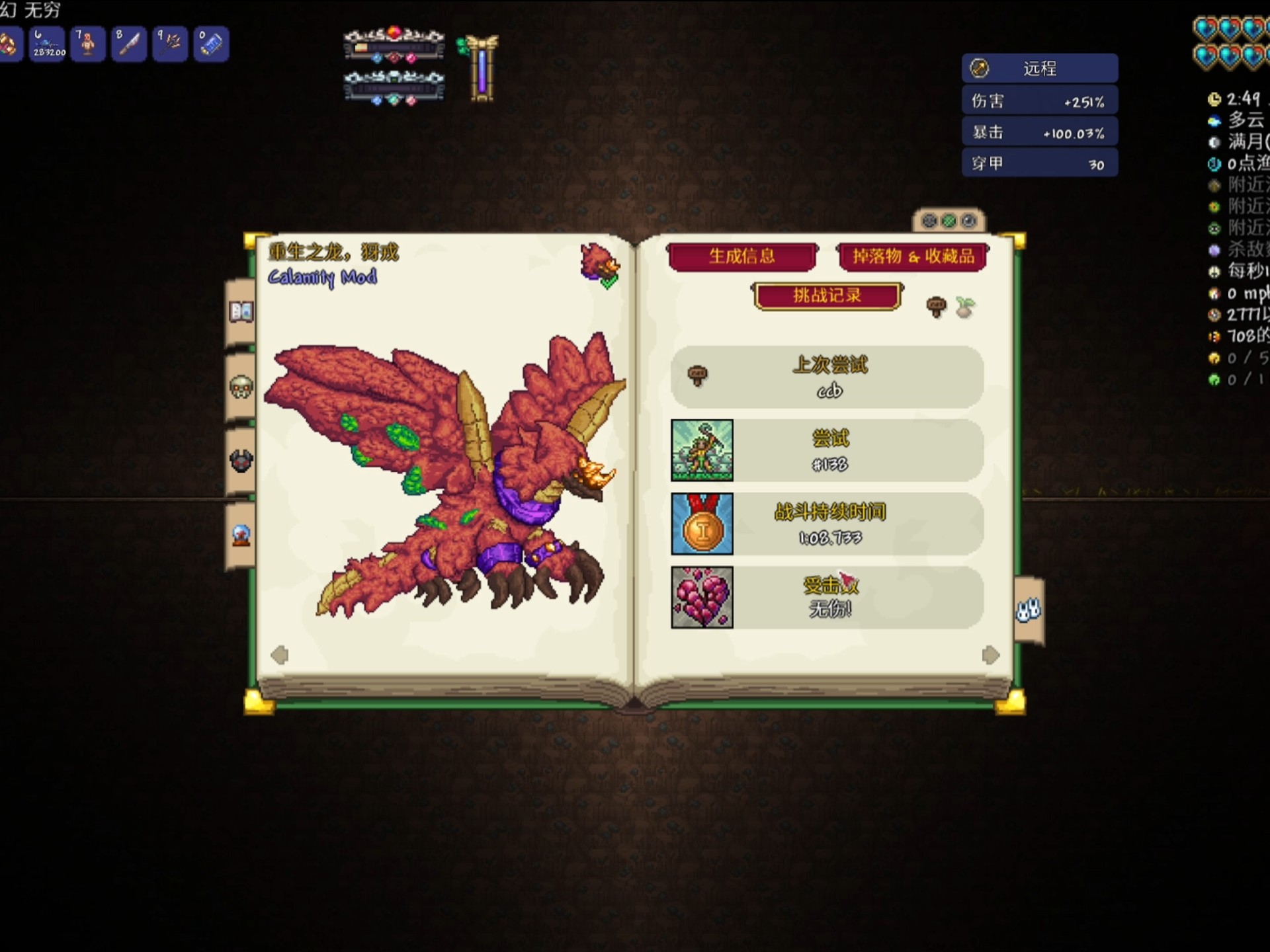Select the knife in hotbar slot 8
This screenshot has width=1270, height=952.
130,44
